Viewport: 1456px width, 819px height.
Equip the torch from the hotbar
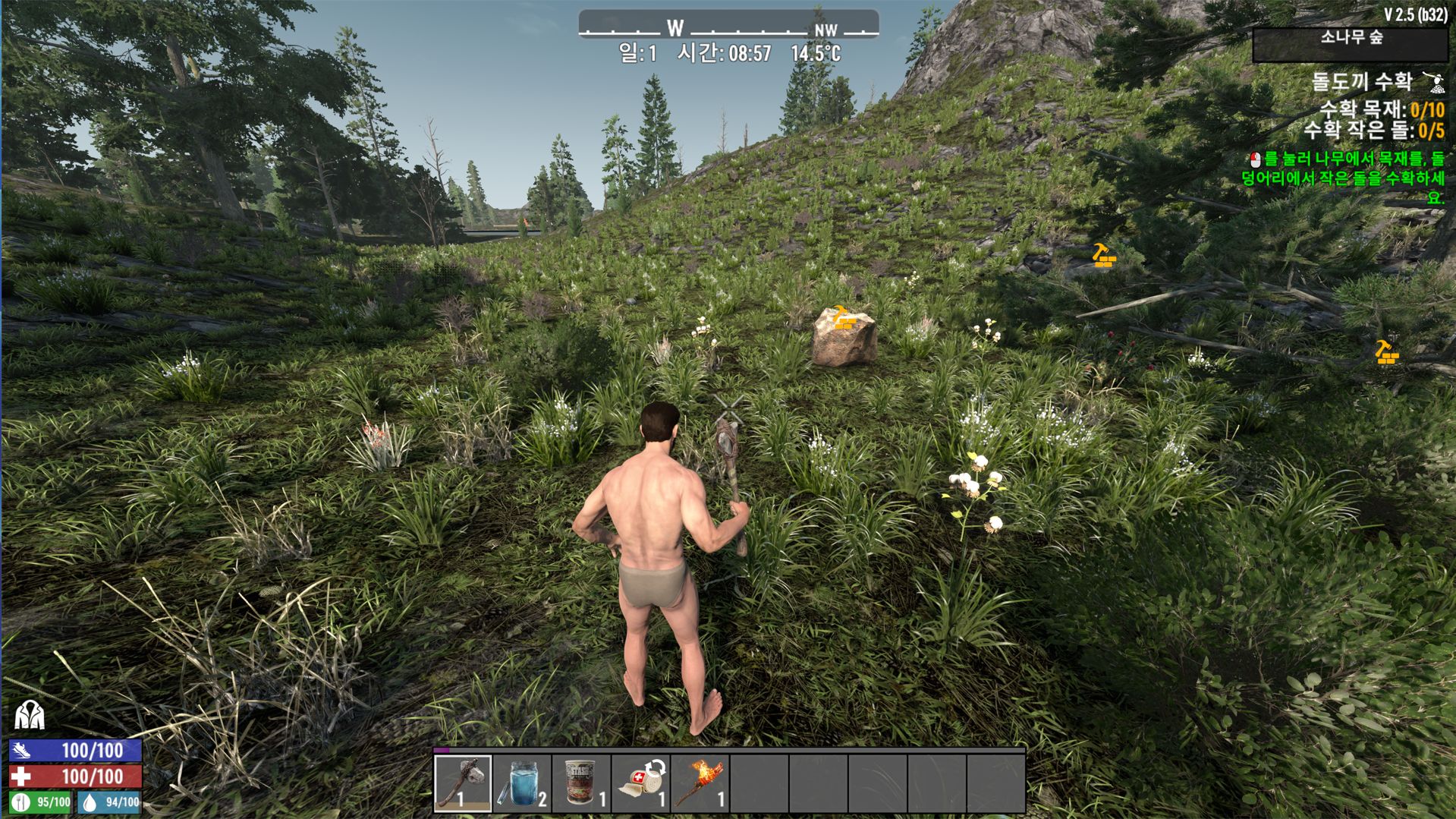coord(700,783)
